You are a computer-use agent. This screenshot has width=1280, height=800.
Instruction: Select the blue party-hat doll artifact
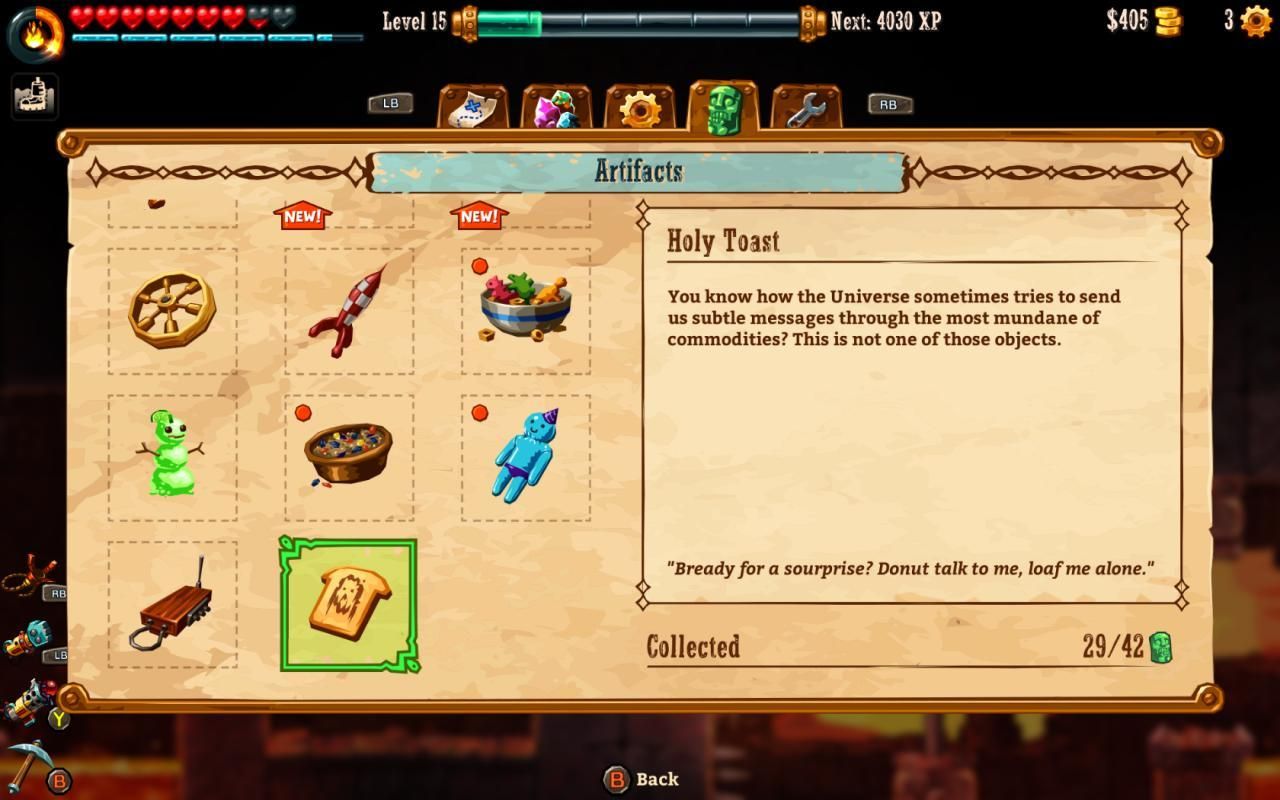coord(525,457)
